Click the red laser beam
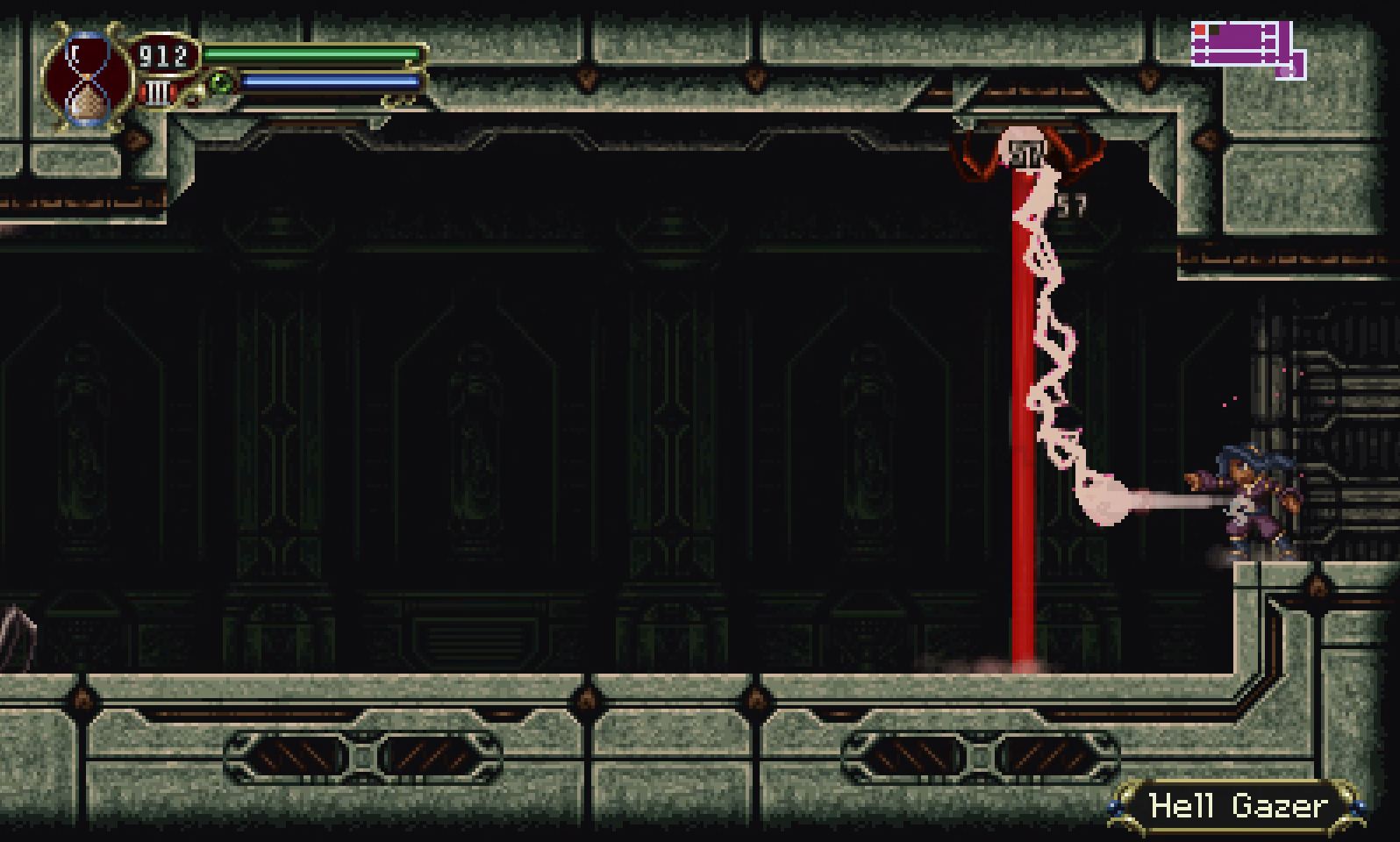 (1022, 439)
